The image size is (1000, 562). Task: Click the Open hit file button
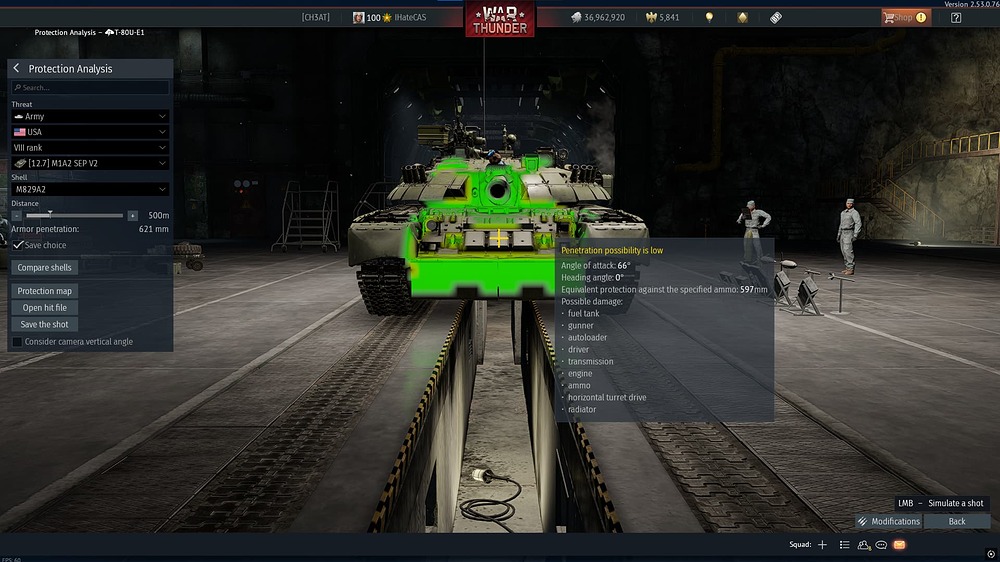(x=45, y=308)
